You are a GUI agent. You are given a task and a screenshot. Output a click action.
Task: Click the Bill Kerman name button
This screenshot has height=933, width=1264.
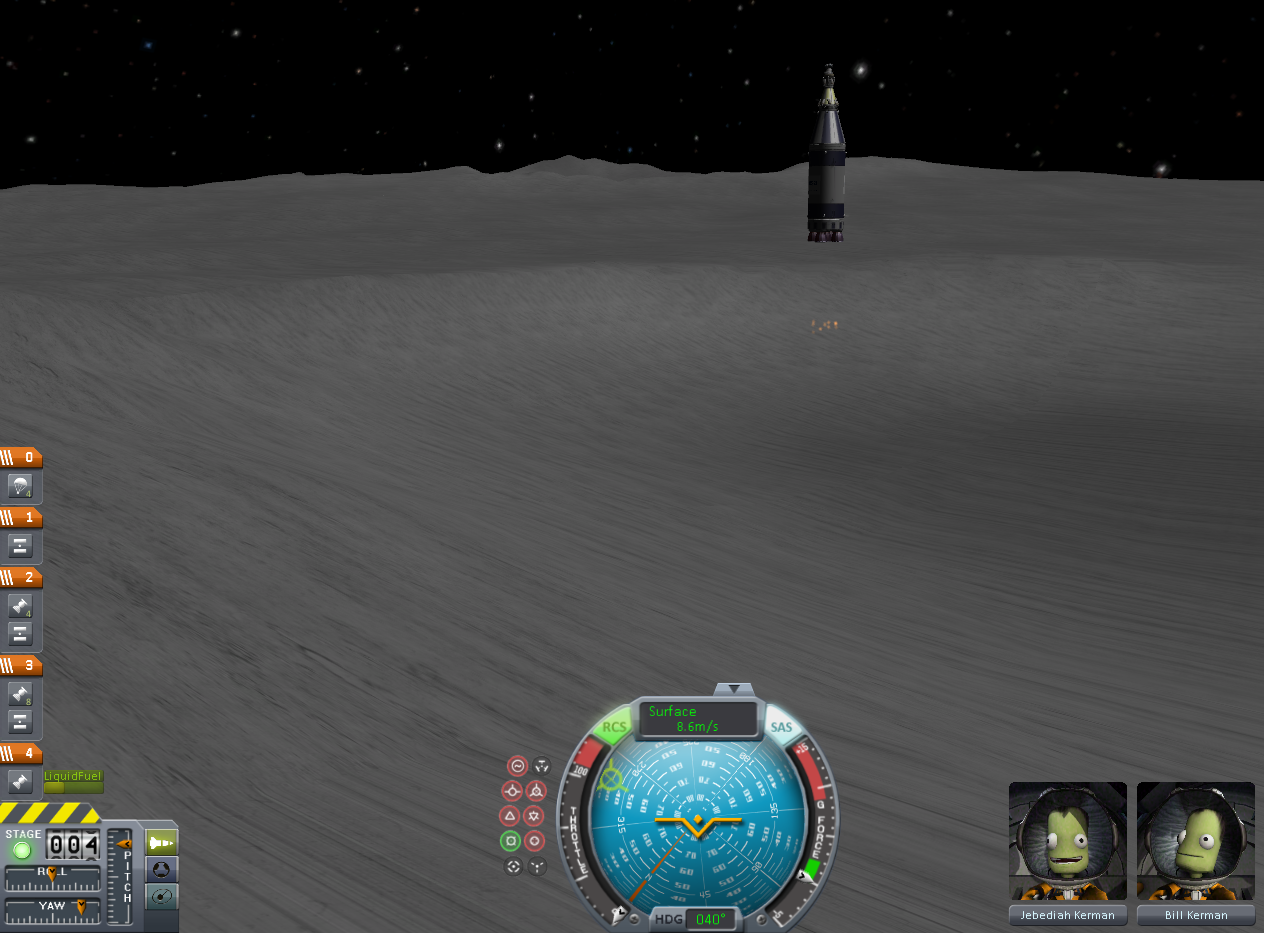tap(1196, 915)
